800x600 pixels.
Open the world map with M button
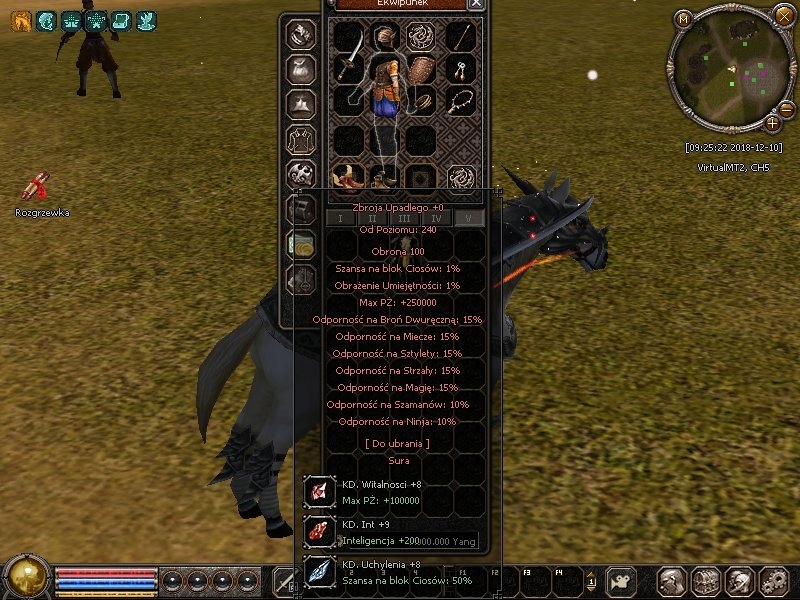[684, 18]
